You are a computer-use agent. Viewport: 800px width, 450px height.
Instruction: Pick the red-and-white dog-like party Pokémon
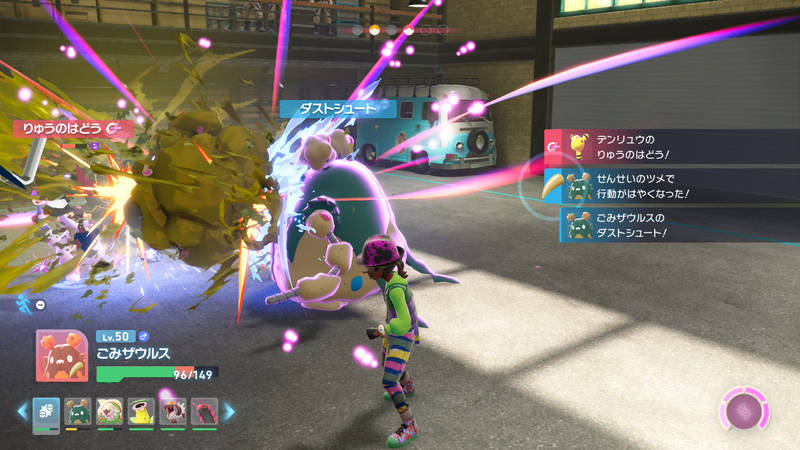pyautogui.click(x=174, y=411)
